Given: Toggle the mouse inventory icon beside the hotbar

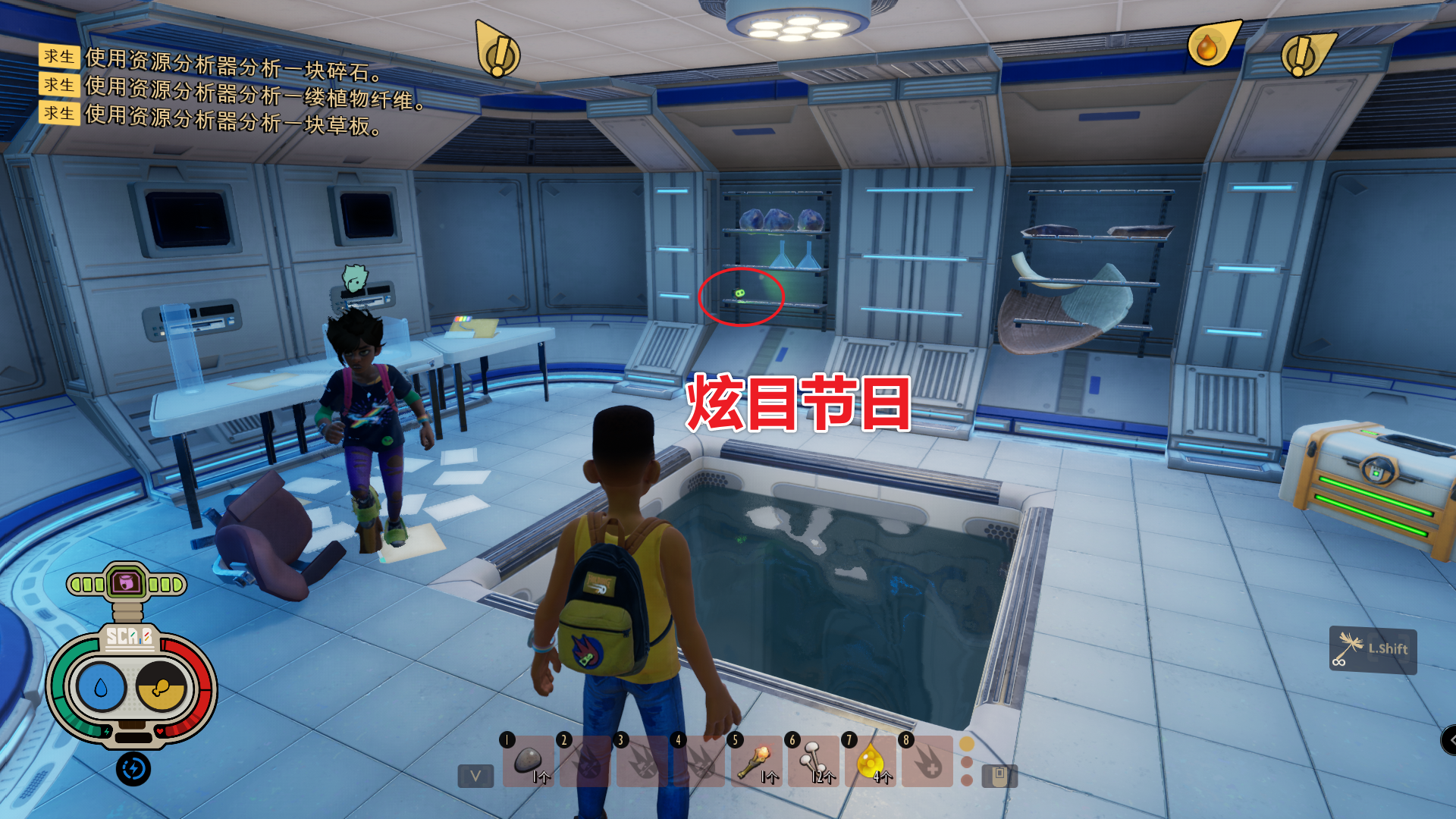Looking at the screenshot, I should tap(999, 777).
